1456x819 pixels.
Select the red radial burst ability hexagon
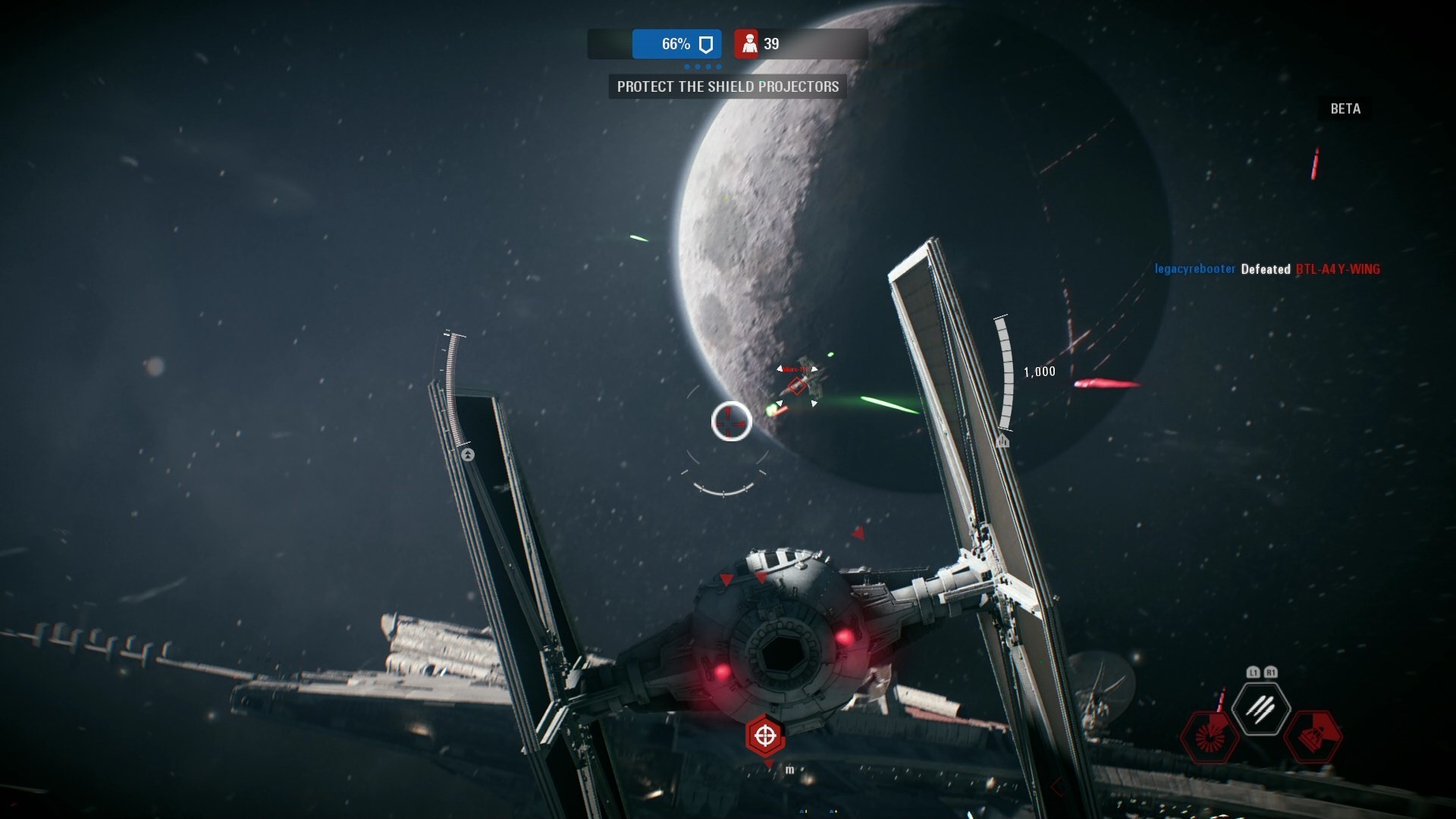tap(1209, 736)
